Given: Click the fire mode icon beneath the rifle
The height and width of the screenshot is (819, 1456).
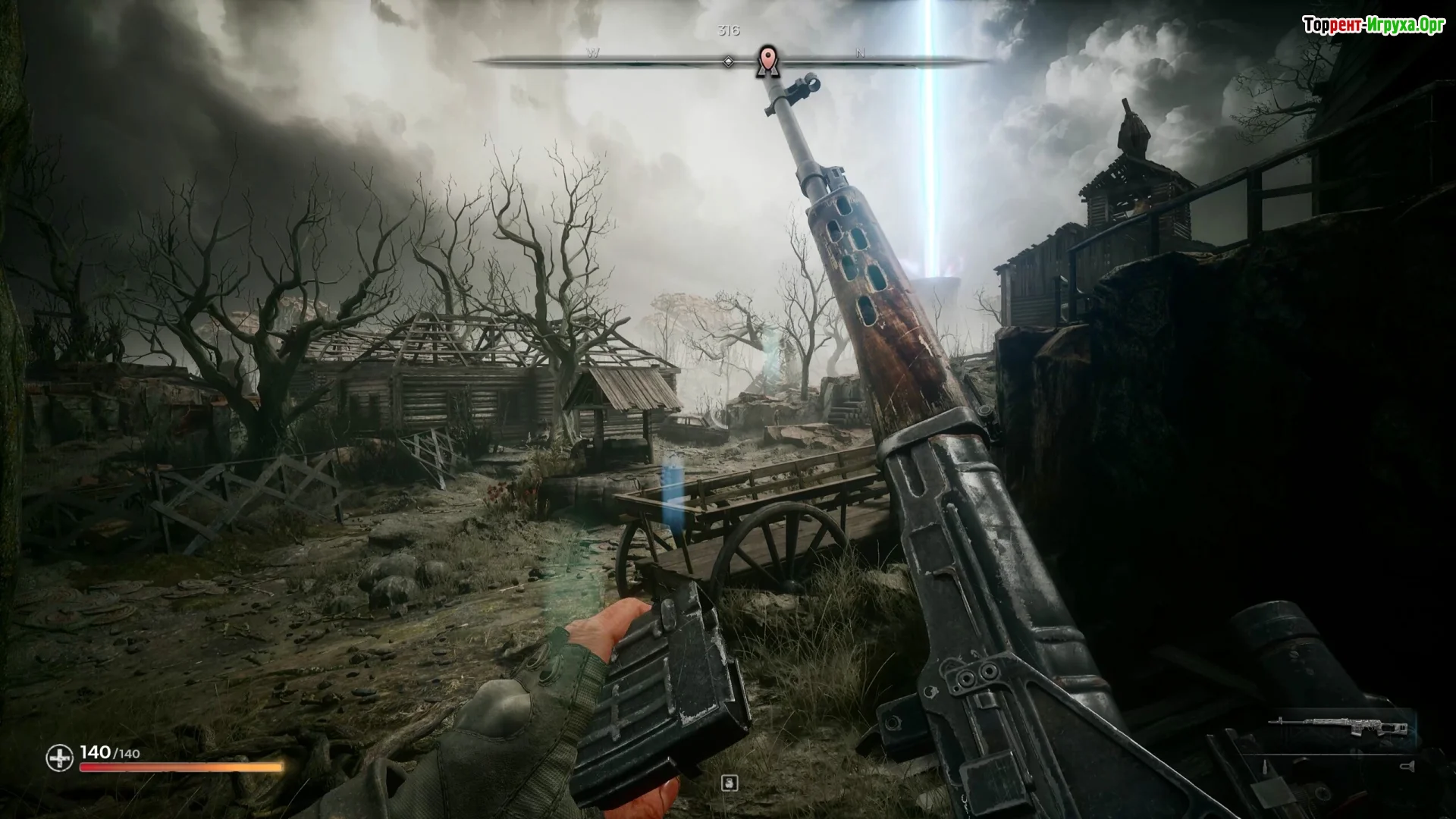Looking at the screenshot, I should tap(1408, 766).
